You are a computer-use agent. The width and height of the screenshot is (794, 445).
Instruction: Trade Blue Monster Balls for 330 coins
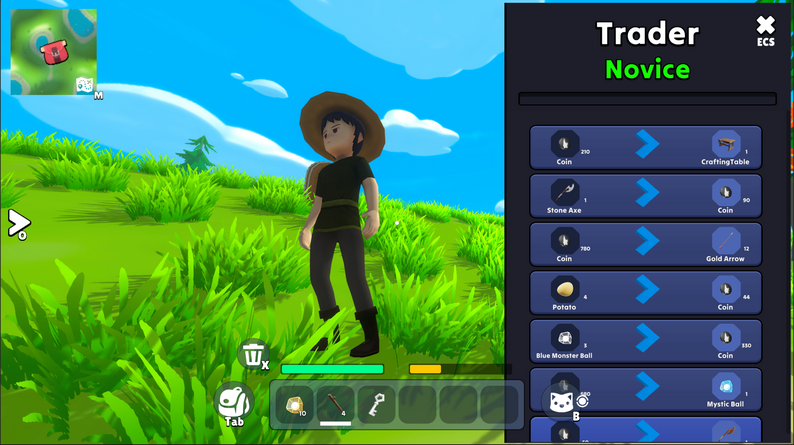pos(645,340)
